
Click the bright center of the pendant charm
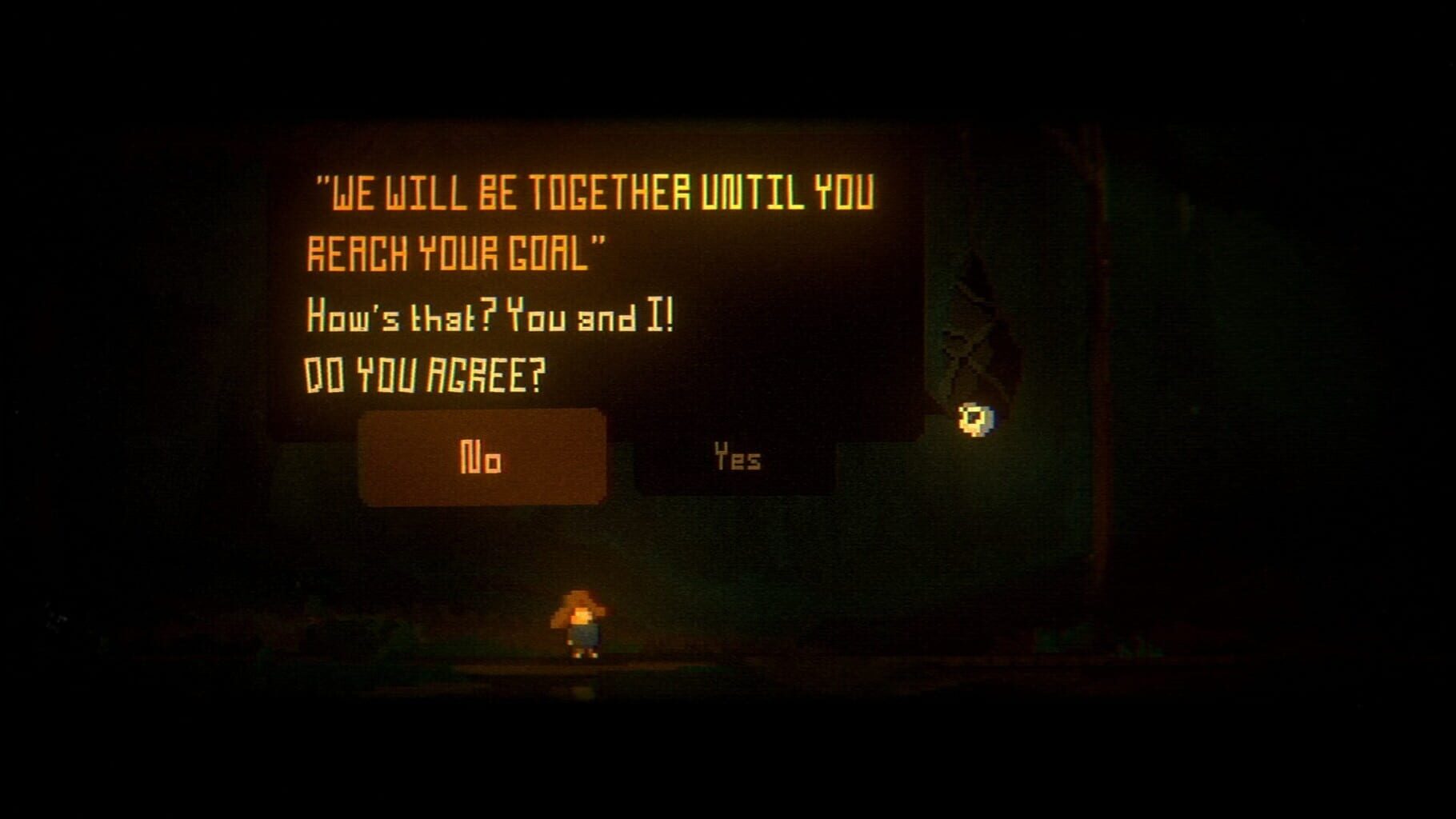click(x=973, y=416)
